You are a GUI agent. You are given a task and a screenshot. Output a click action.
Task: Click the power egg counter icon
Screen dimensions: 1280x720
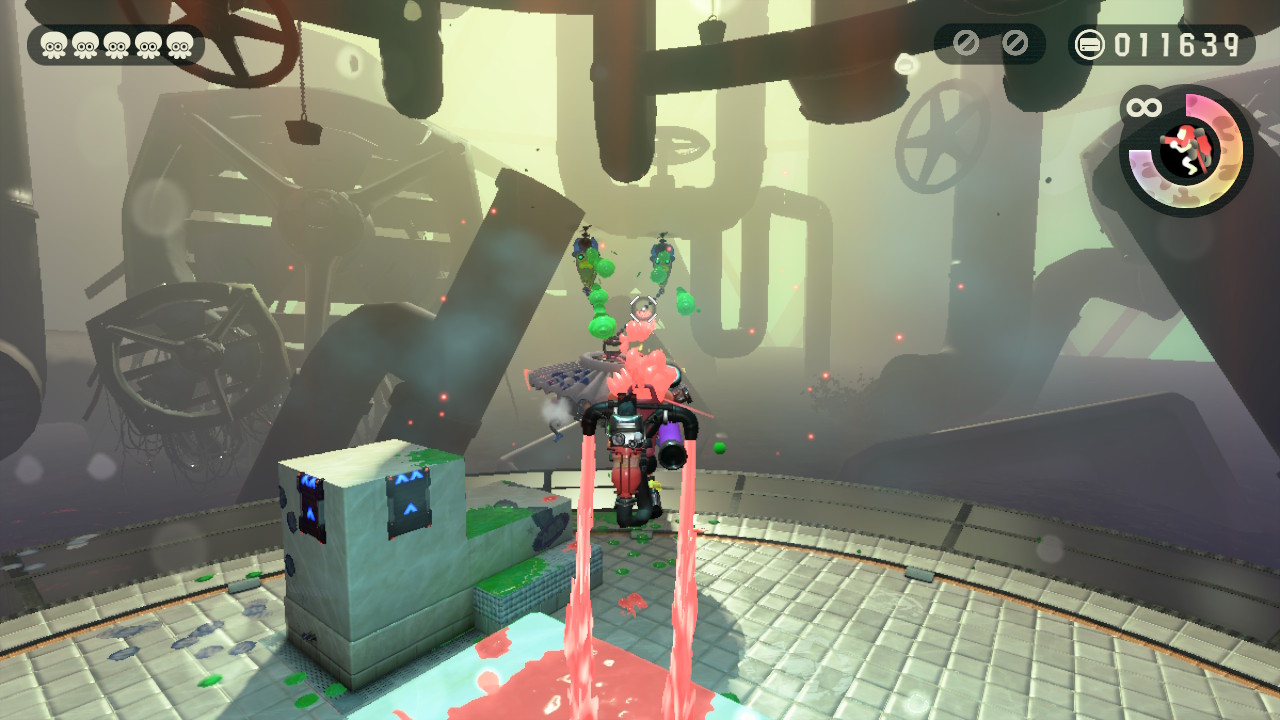click(x=1088, y=44)
